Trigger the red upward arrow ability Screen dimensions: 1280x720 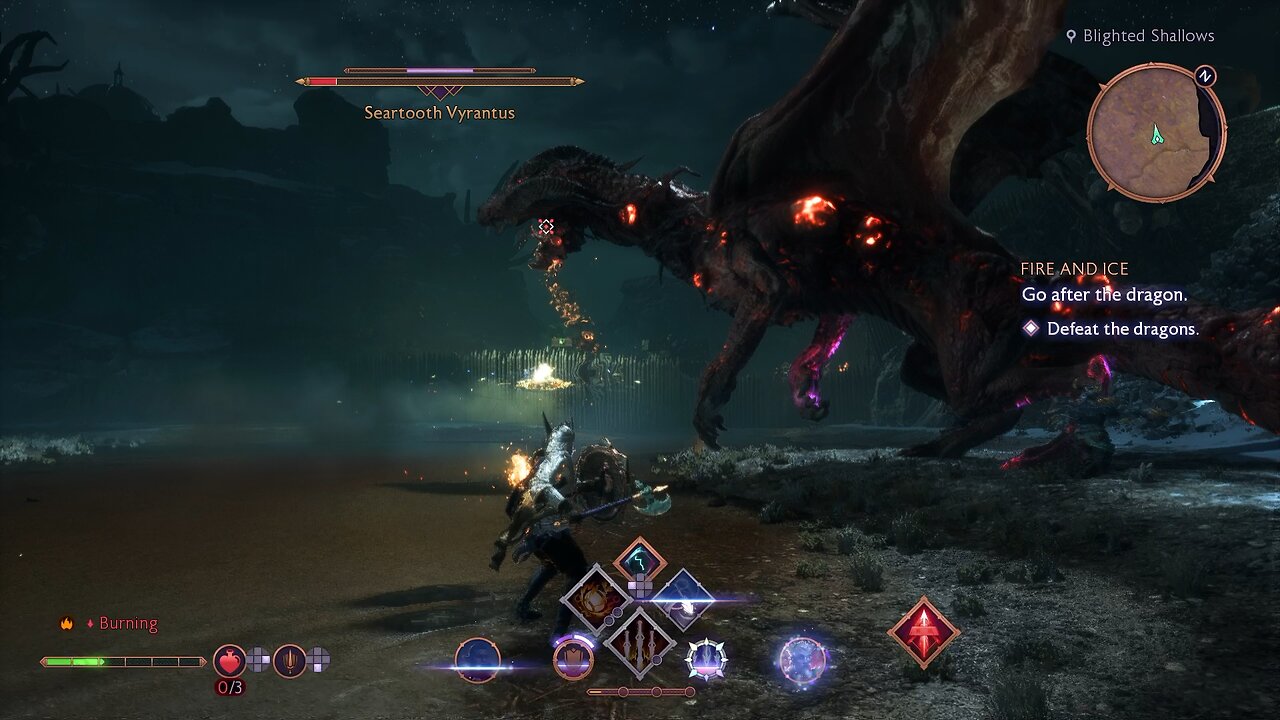923,632
